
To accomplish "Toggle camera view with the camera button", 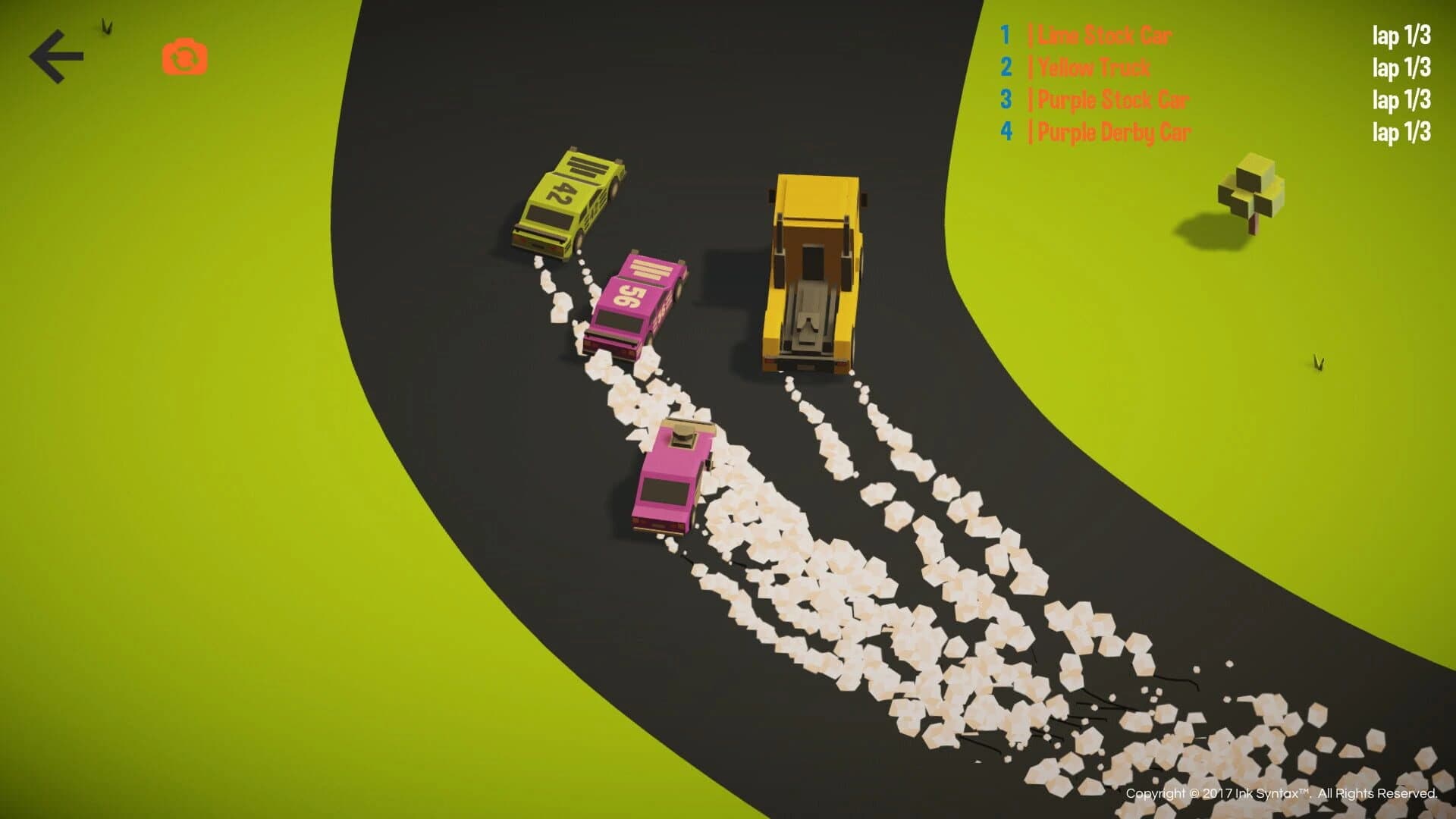I will pos(184,54).
